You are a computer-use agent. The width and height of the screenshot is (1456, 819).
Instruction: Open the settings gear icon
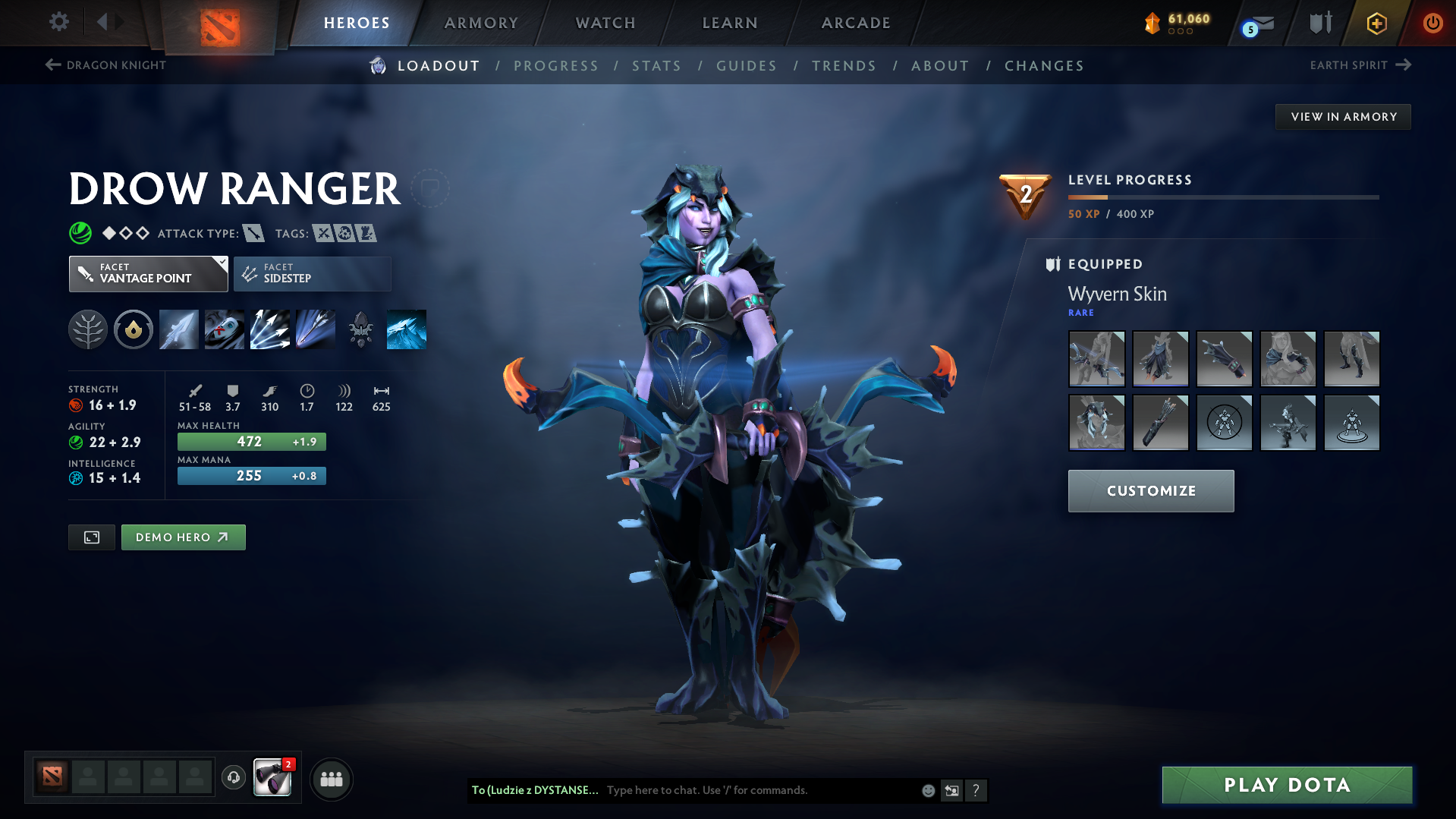(x=58, y=23)
